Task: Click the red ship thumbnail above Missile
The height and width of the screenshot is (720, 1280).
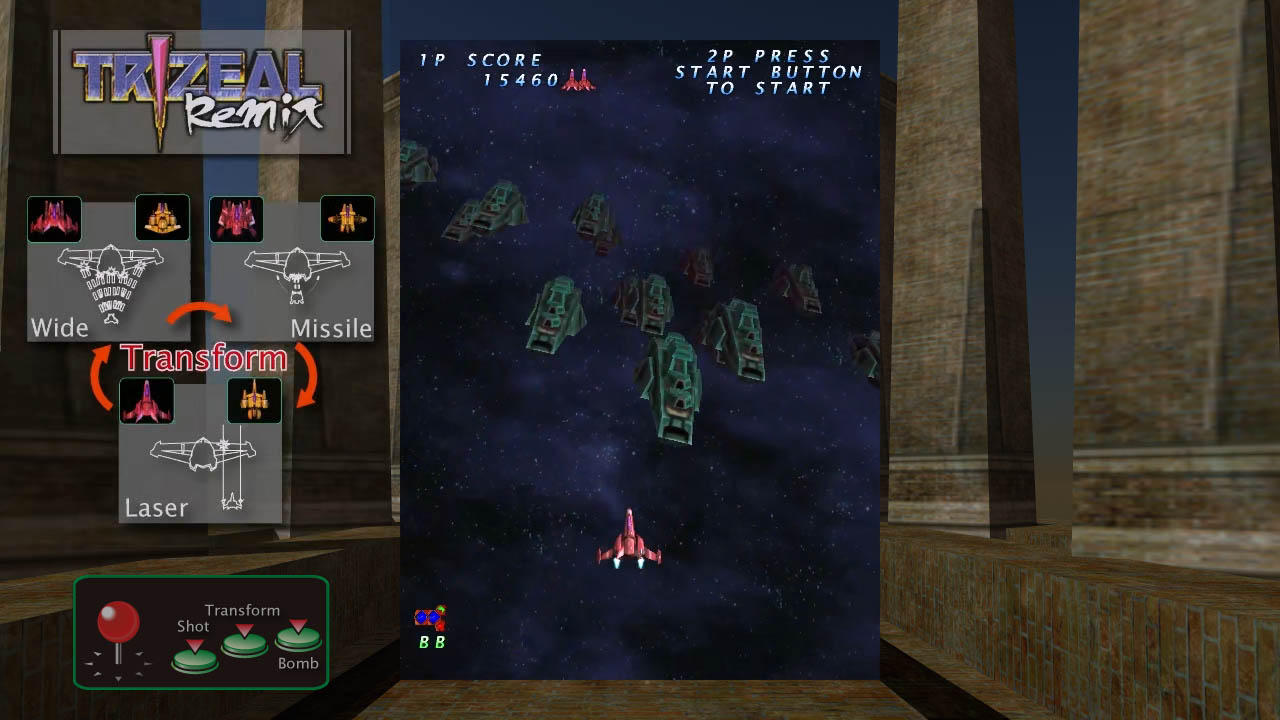Action: tap(236, 218)
